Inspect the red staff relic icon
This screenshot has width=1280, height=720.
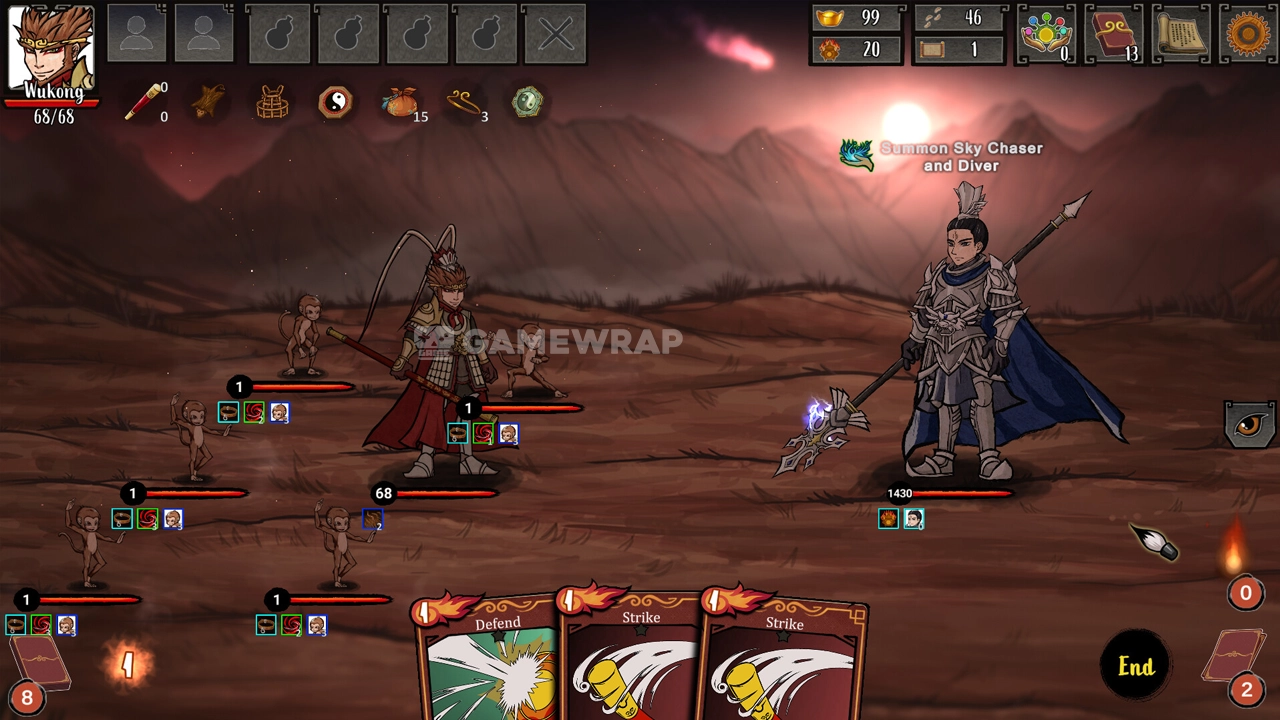143,103
